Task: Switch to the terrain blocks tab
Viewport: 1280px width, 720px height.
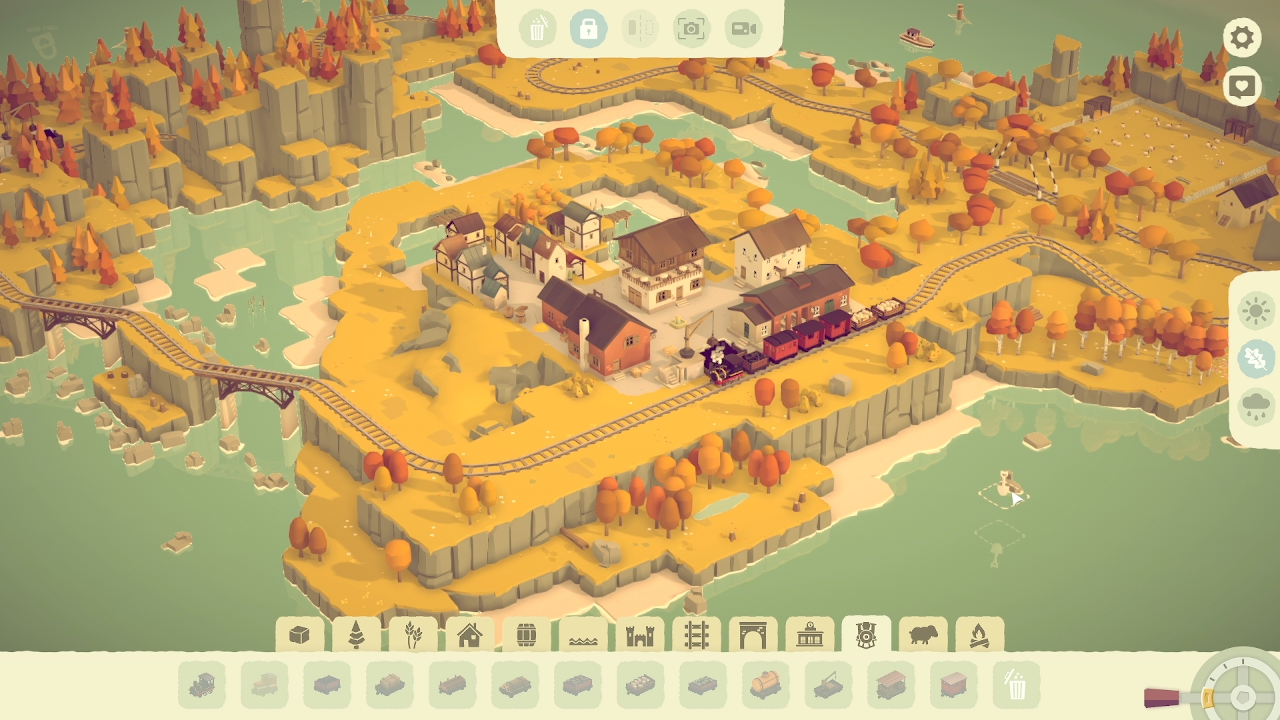Action: [299, 634]
